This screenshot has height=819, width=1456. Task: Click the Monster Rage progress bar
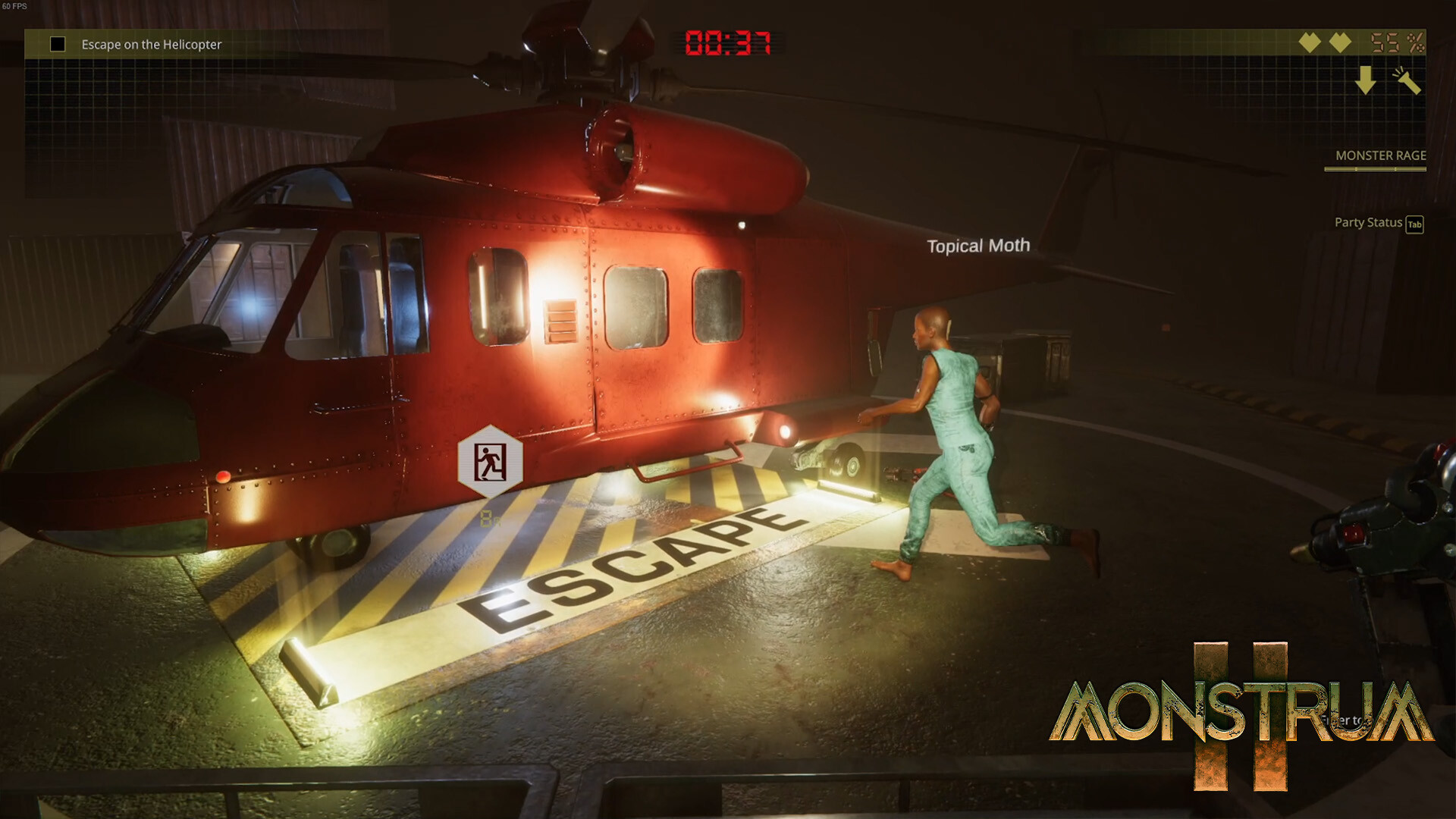(x=1375, y=170)
